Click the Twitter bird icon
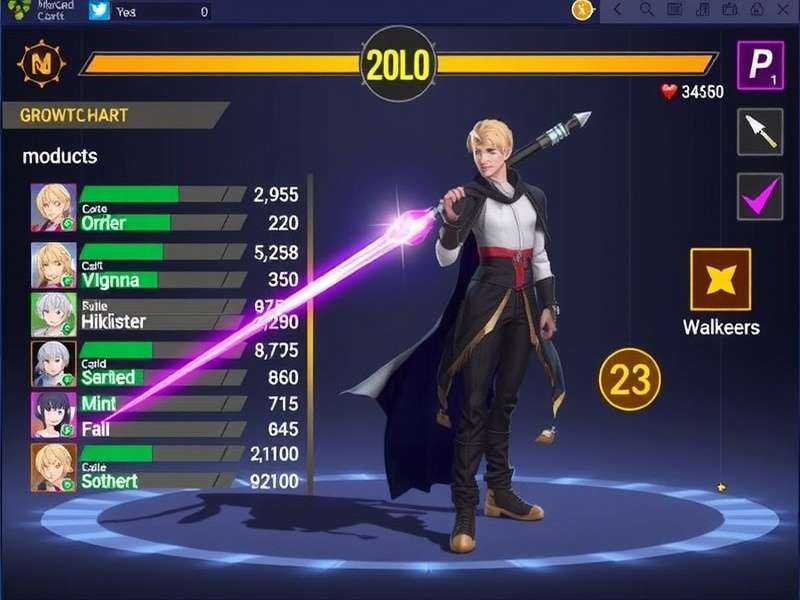Screen dimensions: 800x600 click(99, 11)
